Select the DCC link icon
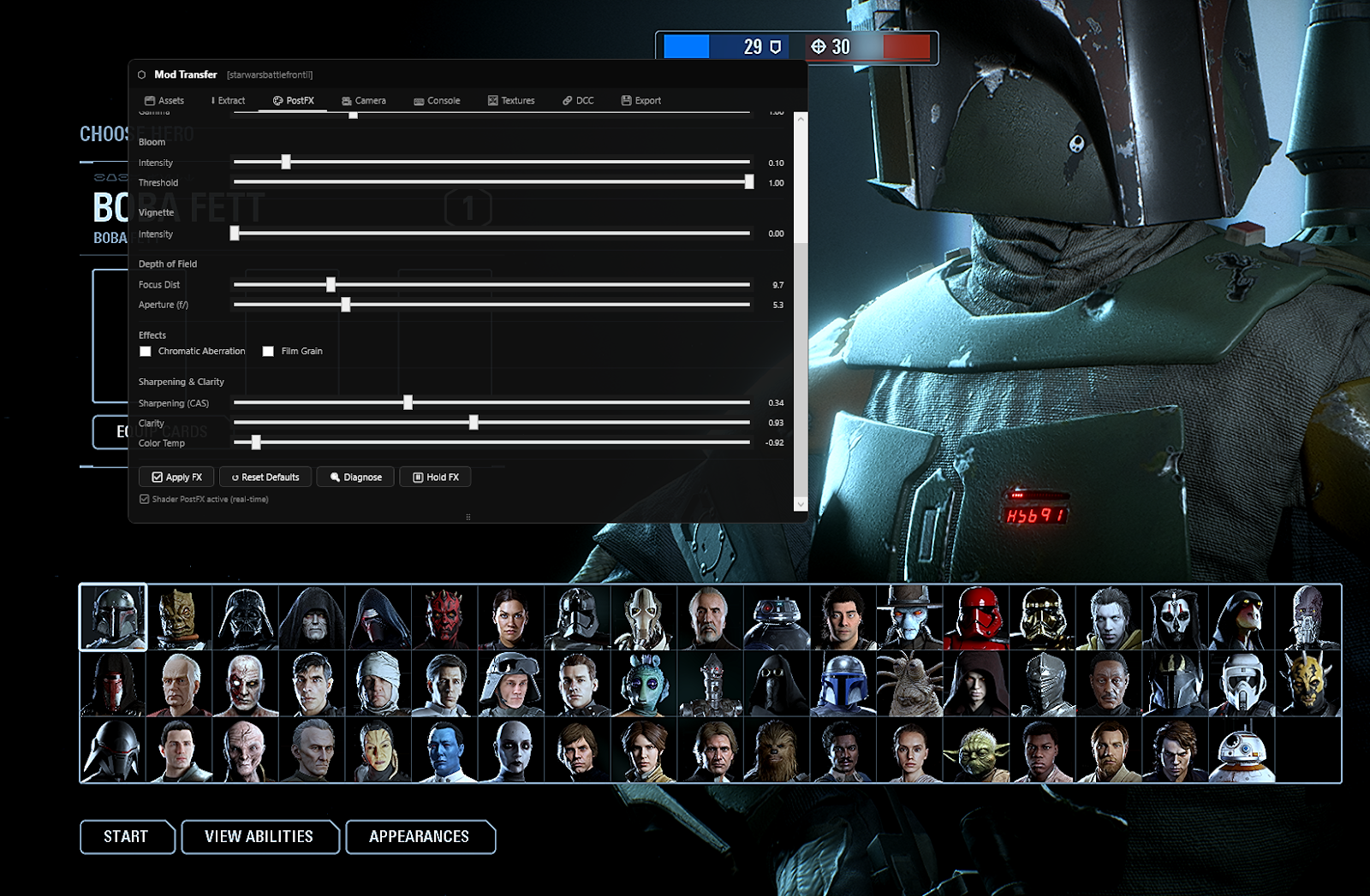This screenshot has height=896, width=1370. point(566,100)
